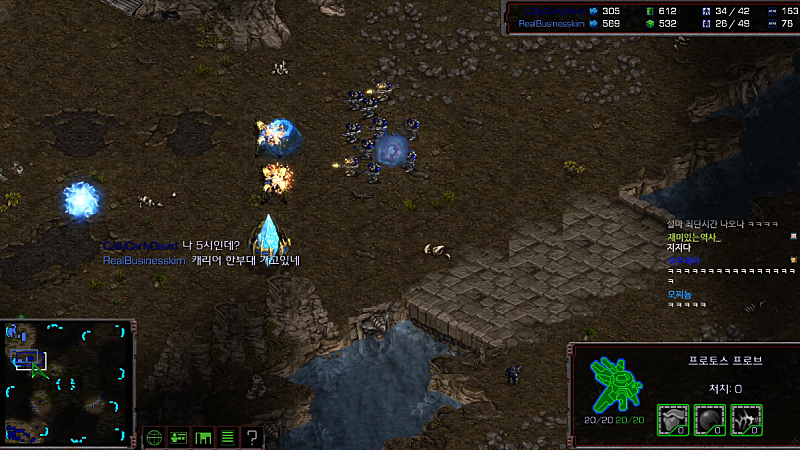Screen dimensions: 800x450
Task: Open the game menu list button
Action: point(227,437)
